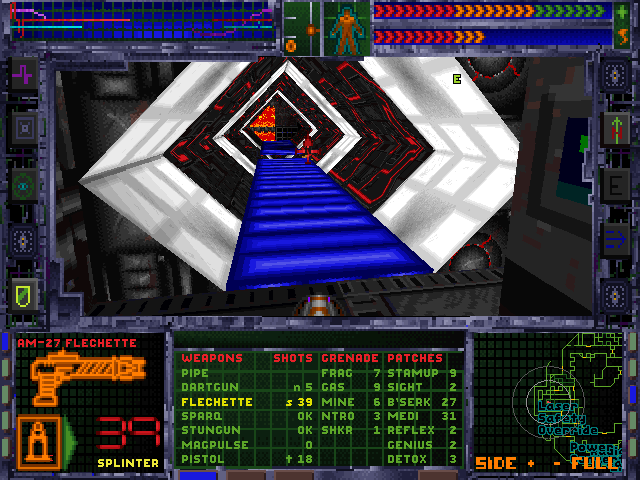Screen dimensions: 640x480
Task: Choose the SPARQ weapon entry
Action: pyautogui.click(x=199, y=416)
